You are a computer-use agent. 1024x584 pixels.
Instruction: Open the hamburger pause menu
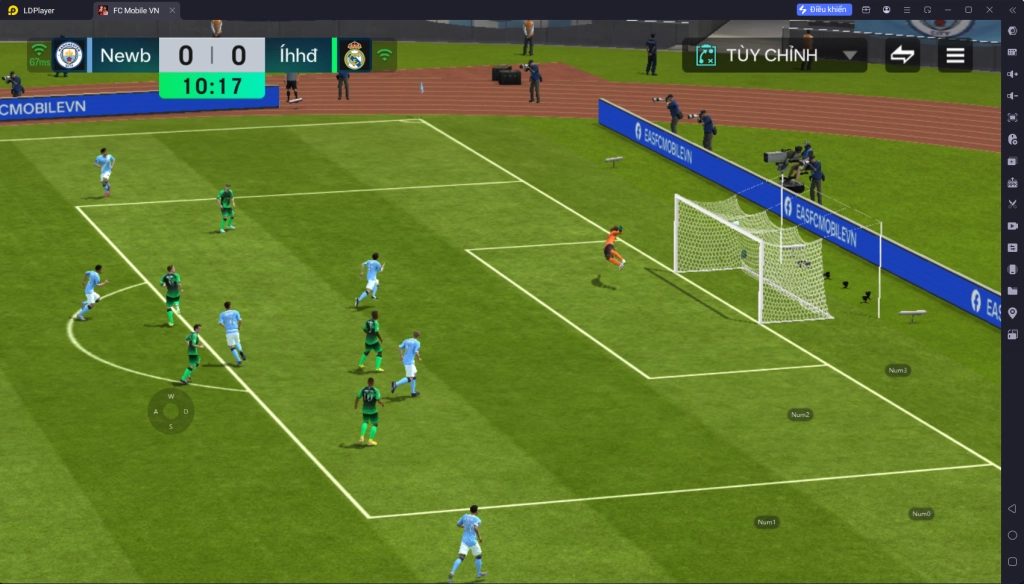click(x=955, y=55)
